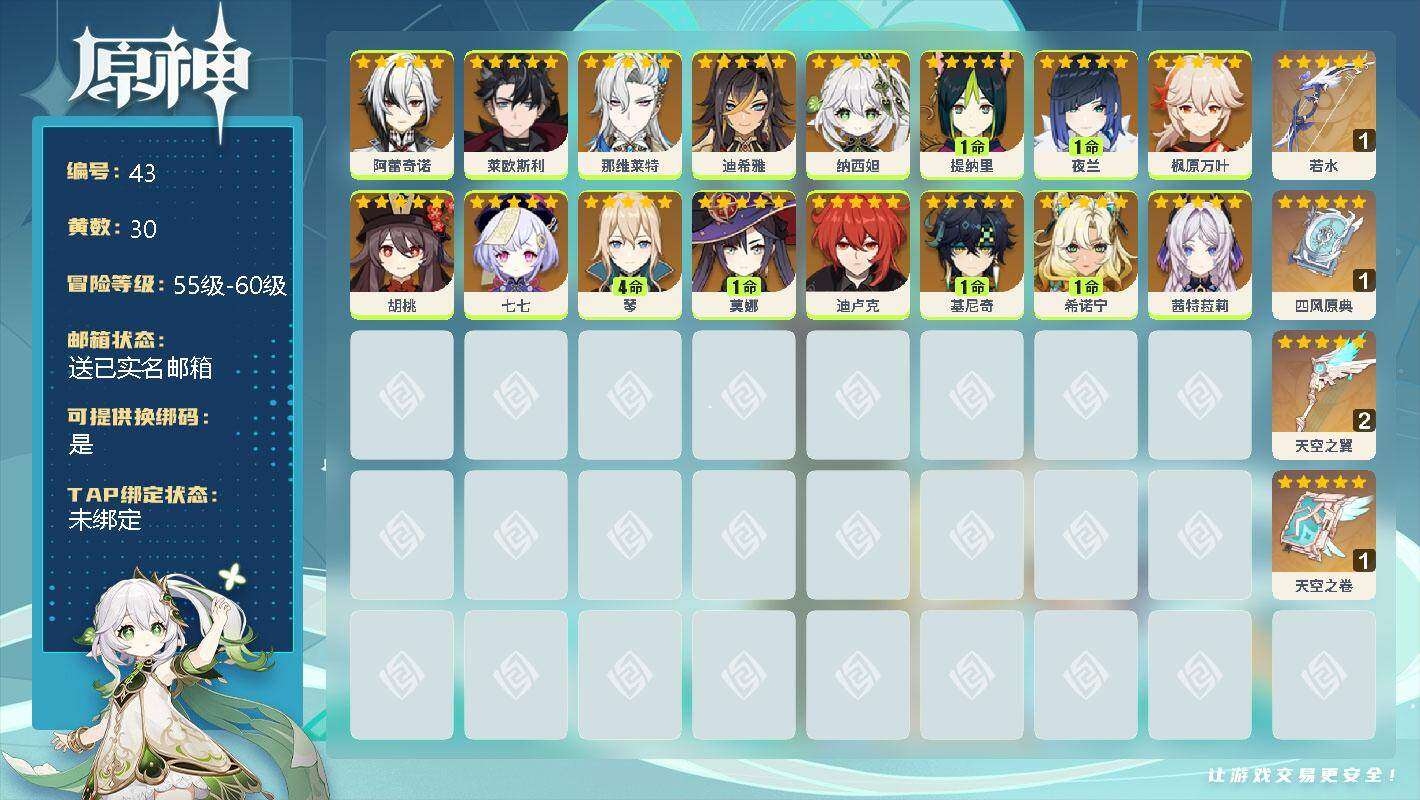Open the 纳西妲 character card
The height and width of the screenshot is (800, 1420).
[x=857, y=114]
